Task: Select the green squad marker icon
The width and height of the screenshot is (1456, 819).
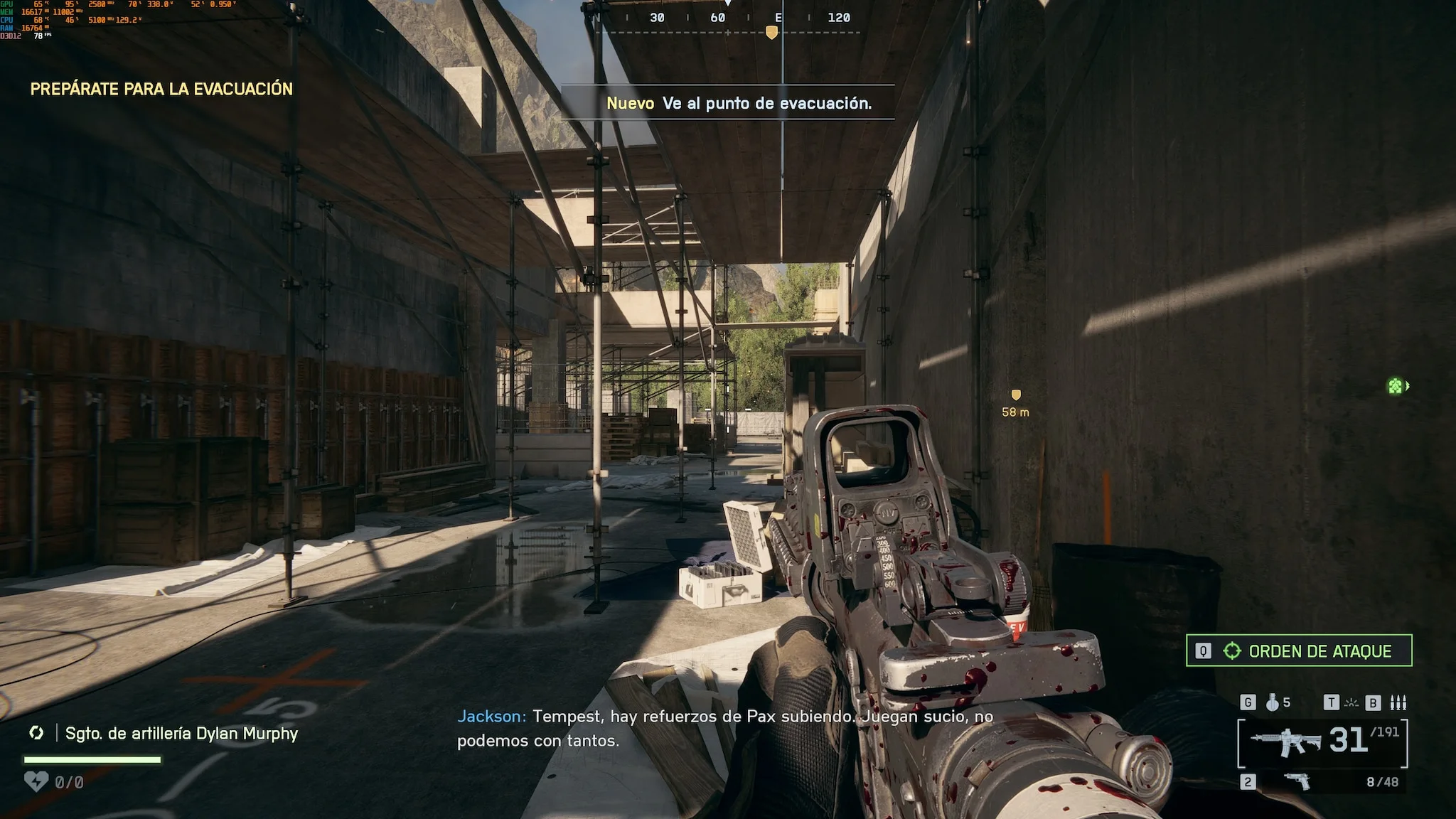Action: tap(1396, 386)
